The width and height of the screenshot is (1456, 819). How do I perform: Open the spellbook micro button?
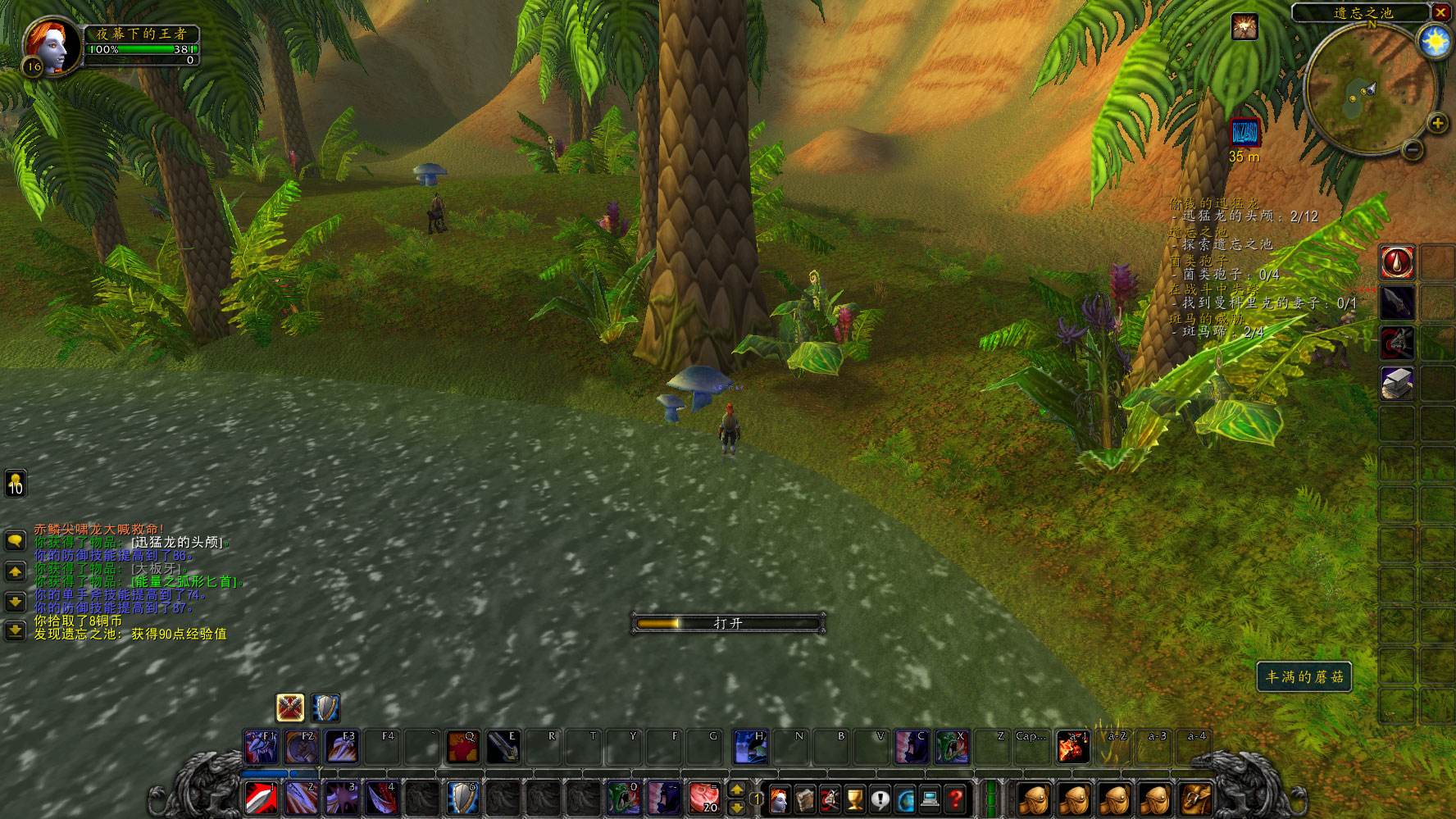tap(805, 798)
